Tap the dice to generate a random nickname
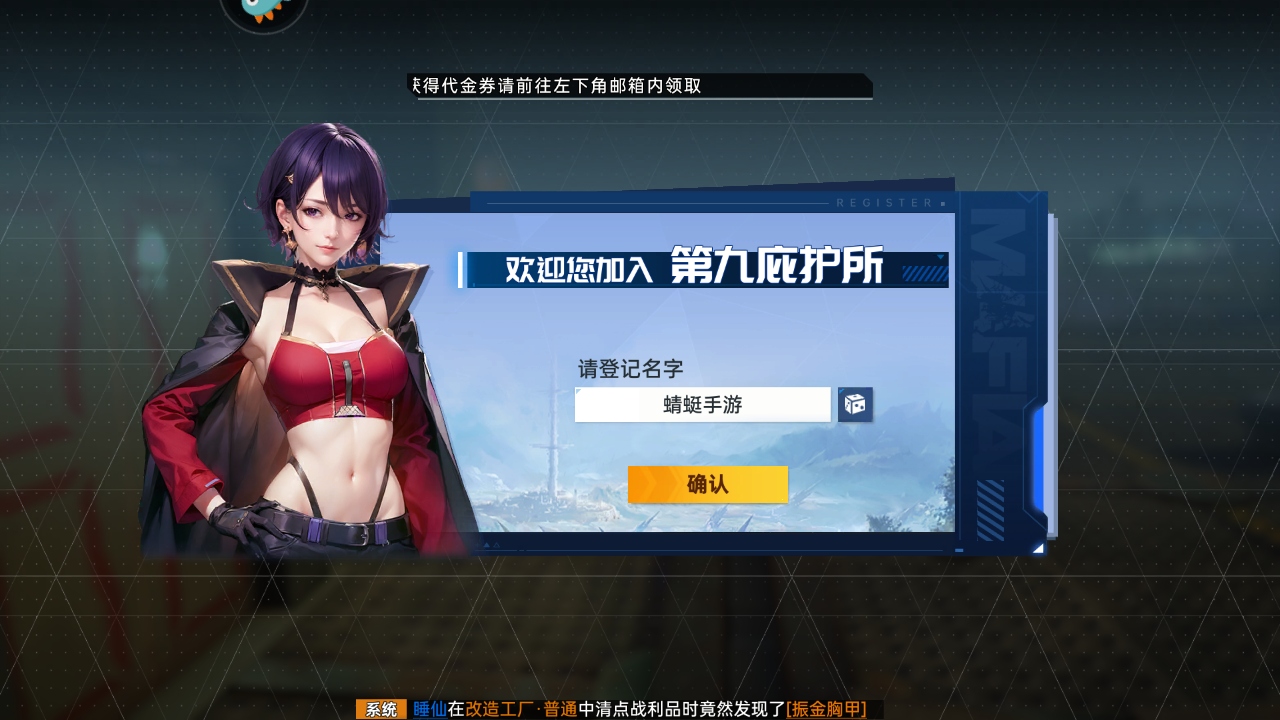The width and height of the screenshot is (1280, 720). [856, 404]
